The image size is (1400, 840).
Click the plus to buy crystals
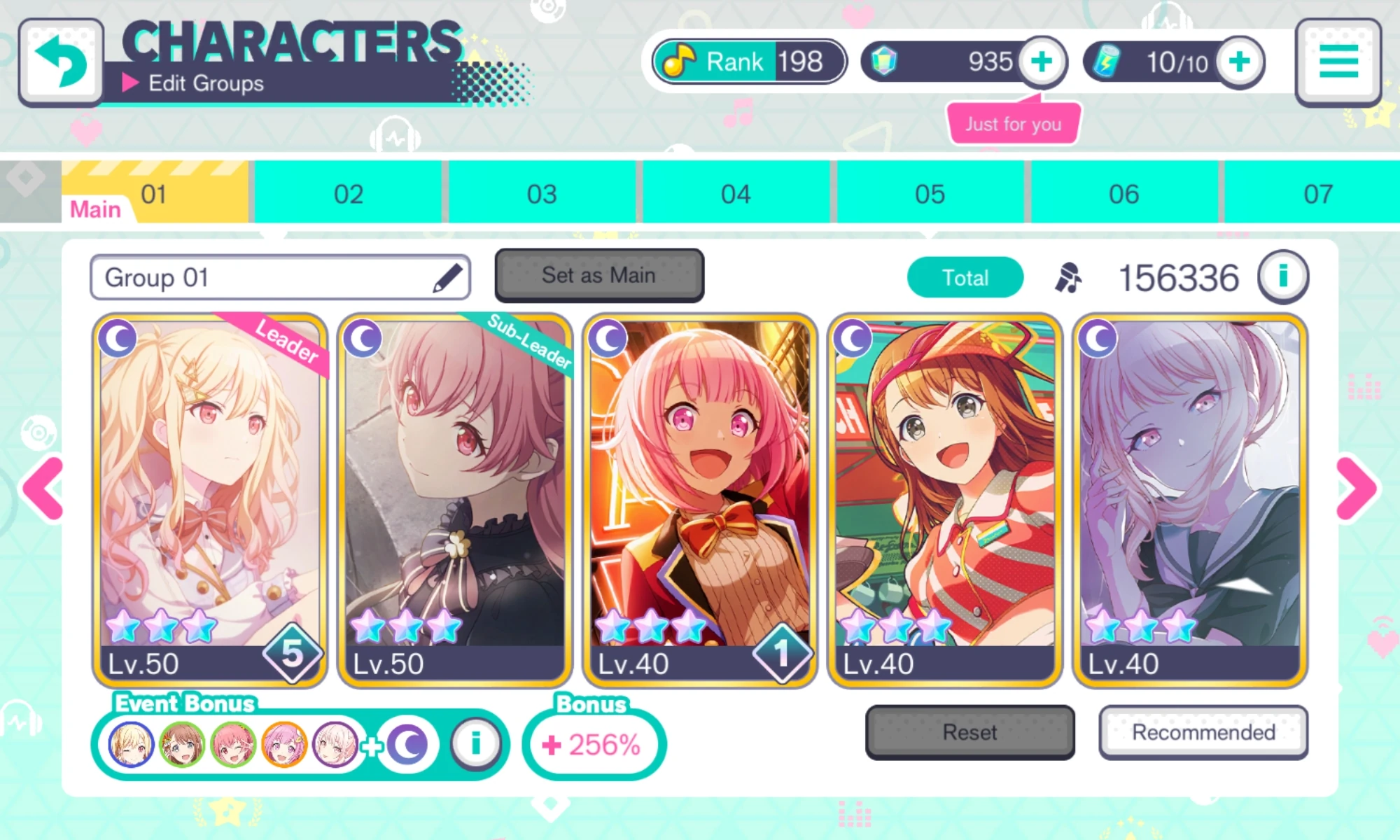pyautogui.click(x=1042, y=62)
